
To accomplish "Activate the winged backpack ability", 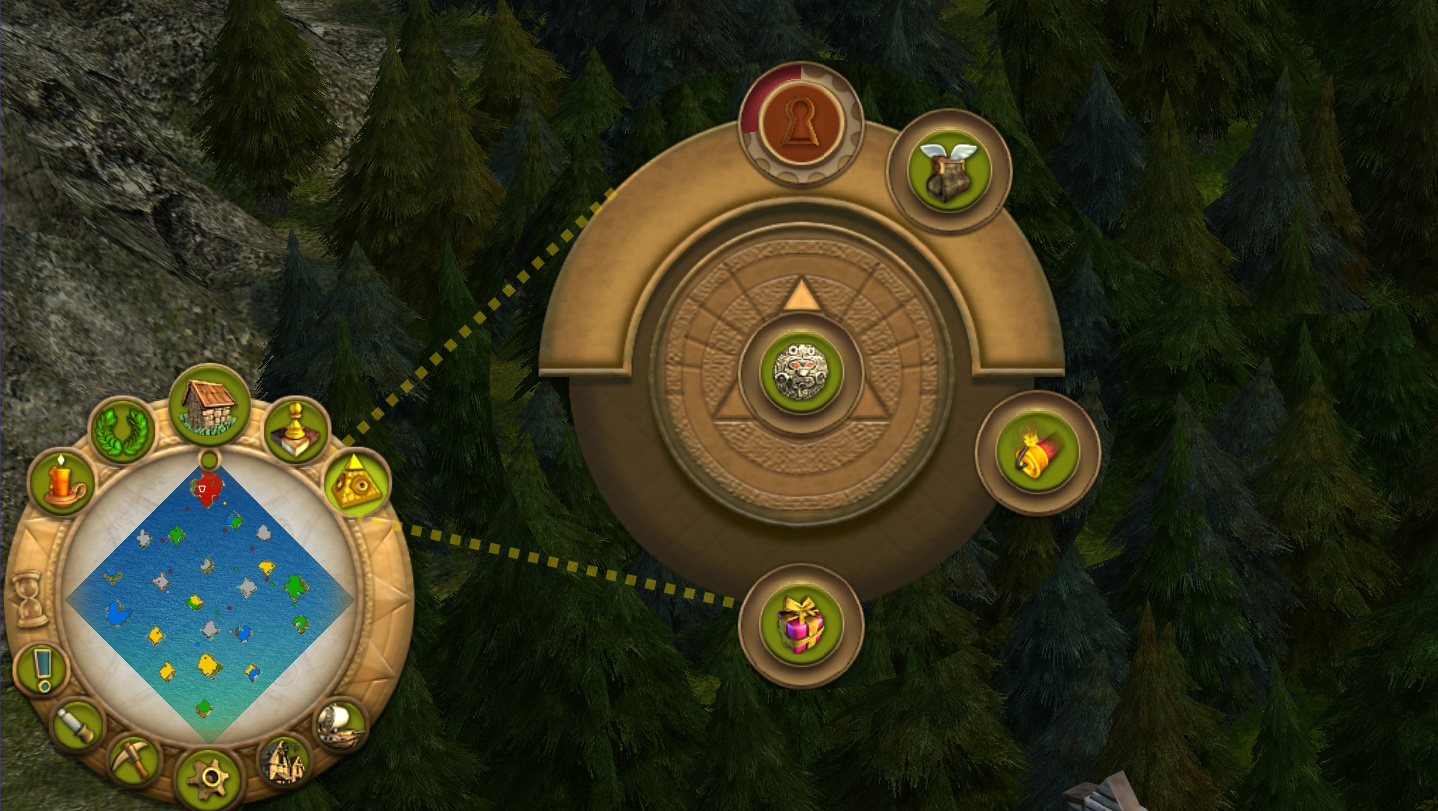I will [948, 171].
